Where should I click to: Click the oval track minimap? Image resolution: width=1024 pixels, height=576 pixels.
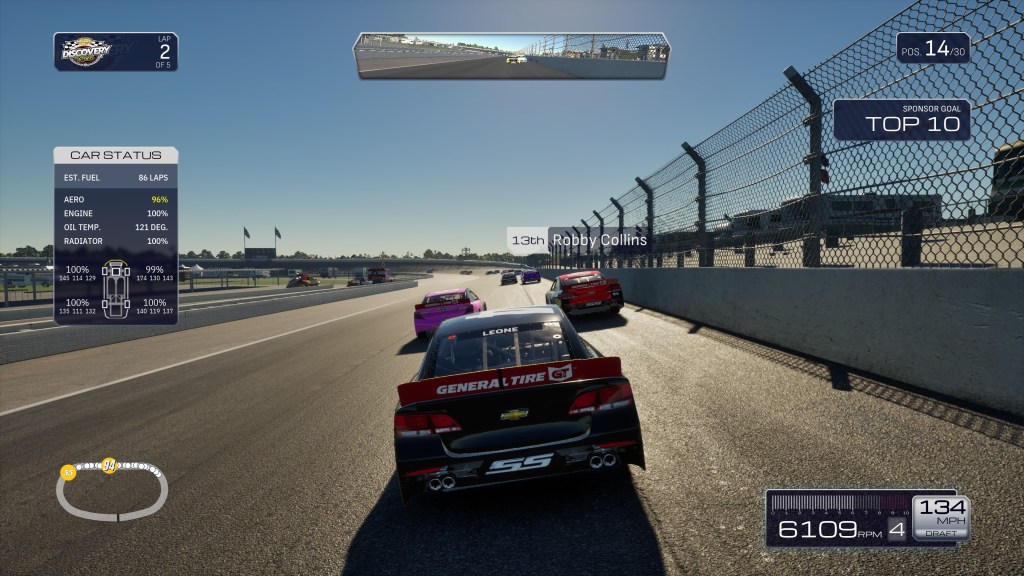[111, 489]
